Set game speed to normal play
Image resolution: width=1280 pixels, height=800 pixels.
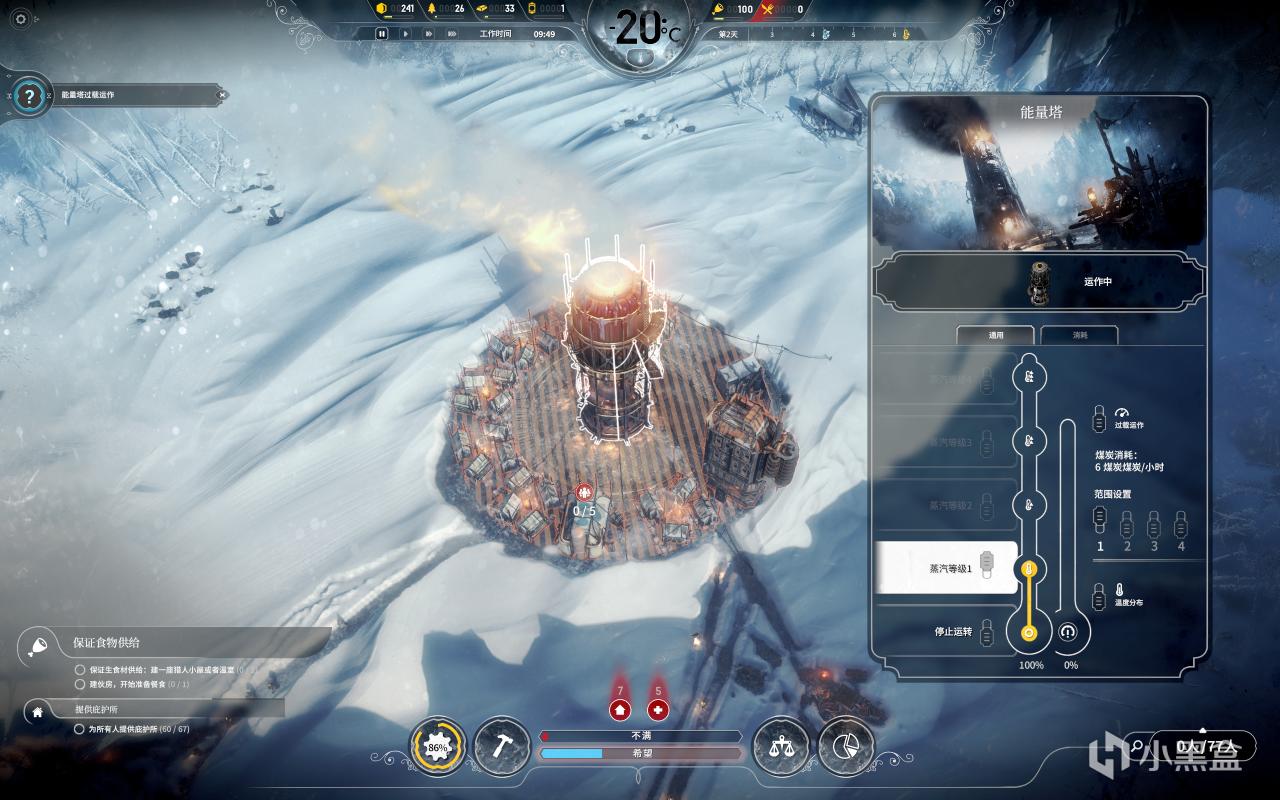point(405,33)
